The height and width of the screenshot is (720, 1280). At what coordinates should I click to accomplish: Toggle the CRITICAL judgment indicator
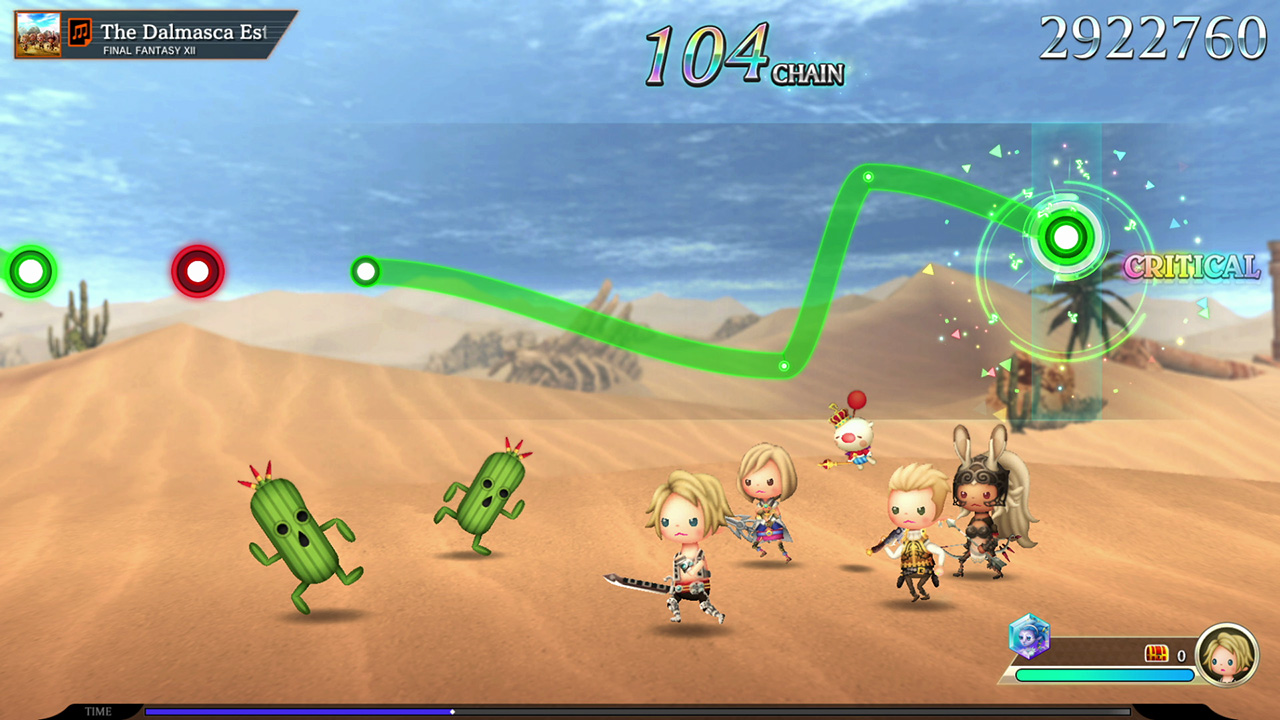tap(1192, 267)
